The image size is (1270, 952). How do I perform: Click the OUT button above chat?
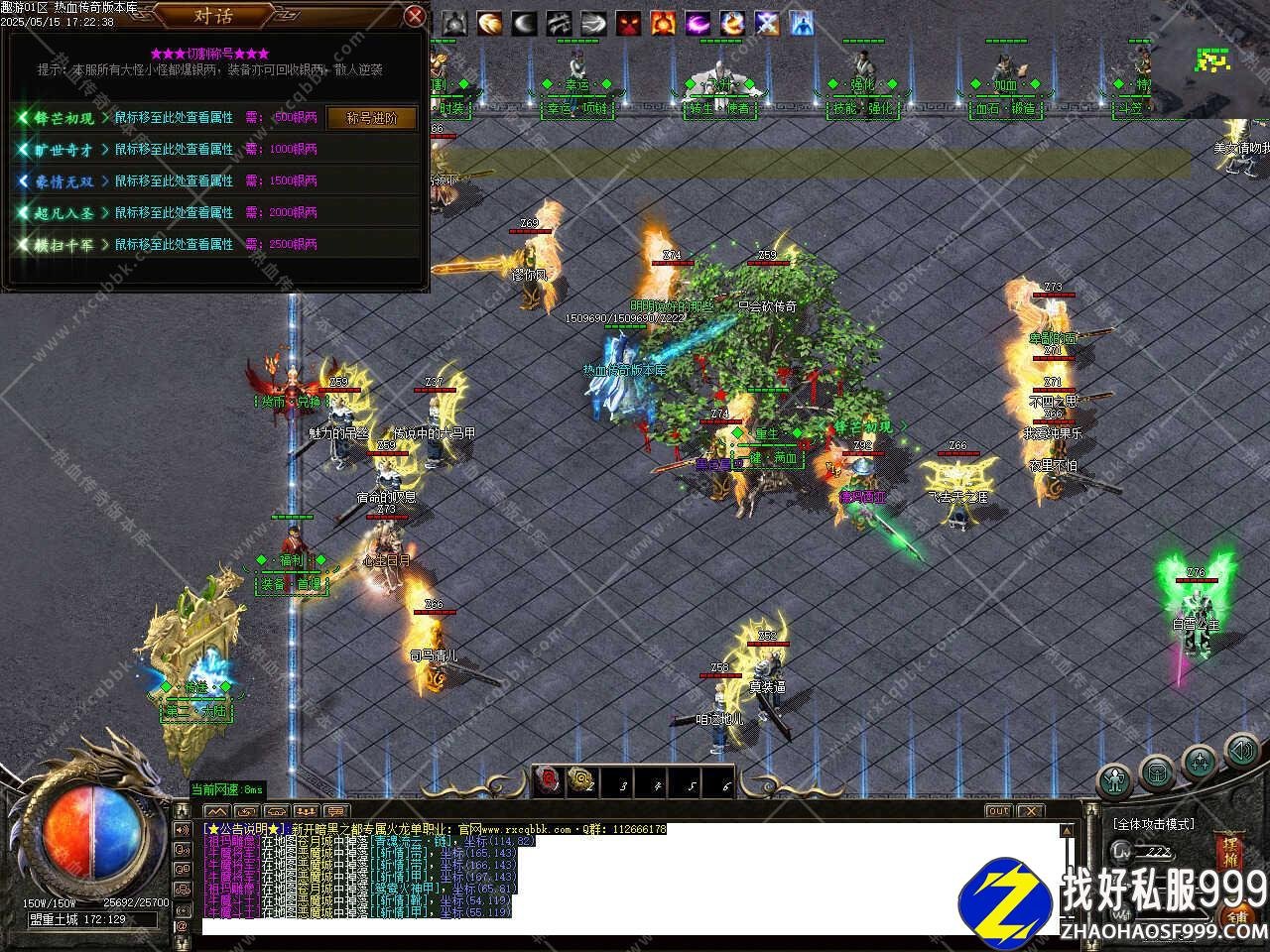point(998,810)
